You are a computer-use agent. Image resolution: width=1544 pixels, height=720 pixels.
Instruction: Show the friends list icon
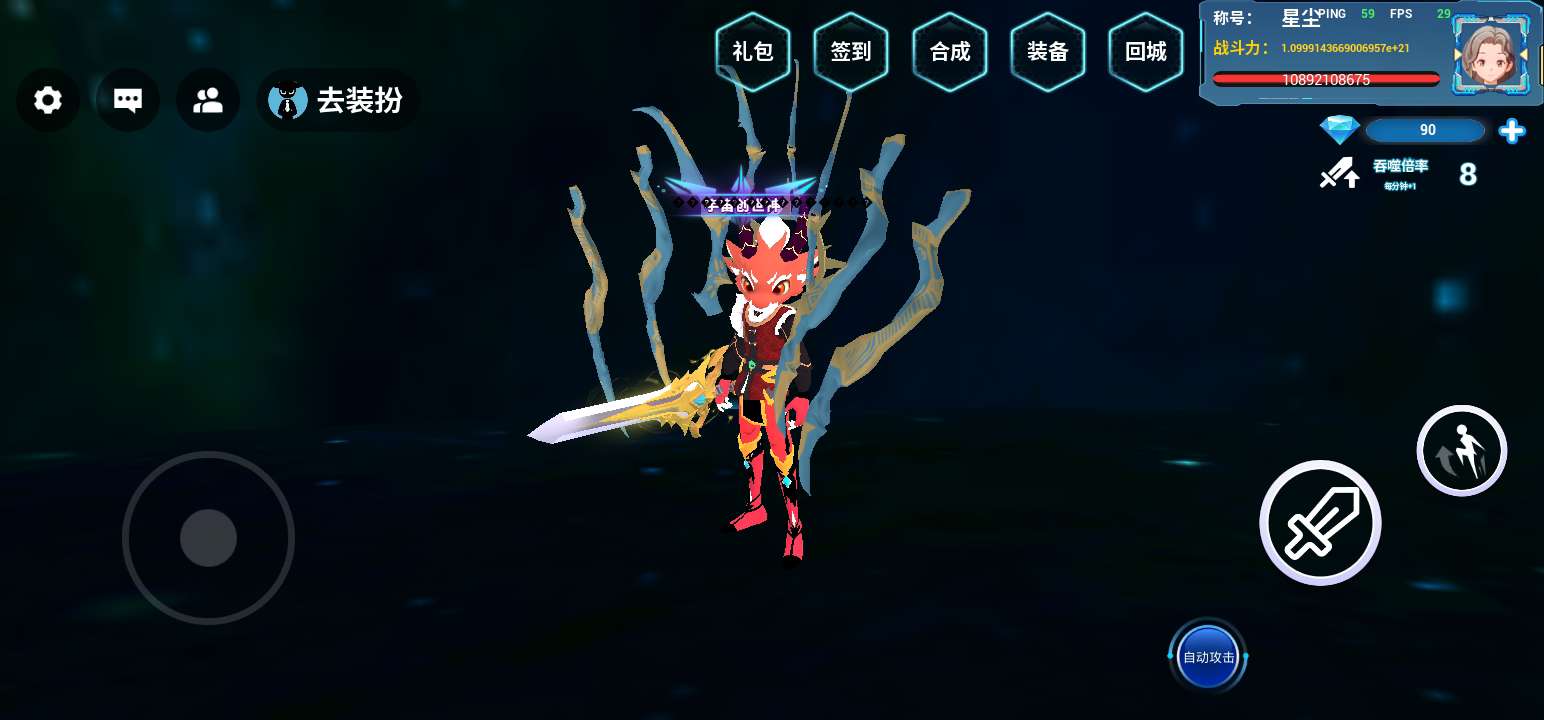[x=208, y=100]
